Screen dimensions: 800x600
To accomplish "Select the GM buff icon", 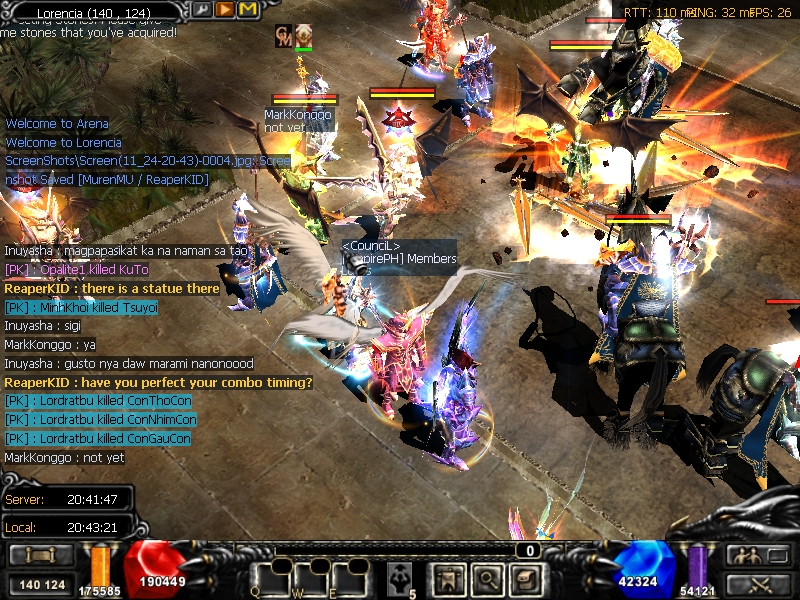I will pyautogui.click(x=284, y=35).
